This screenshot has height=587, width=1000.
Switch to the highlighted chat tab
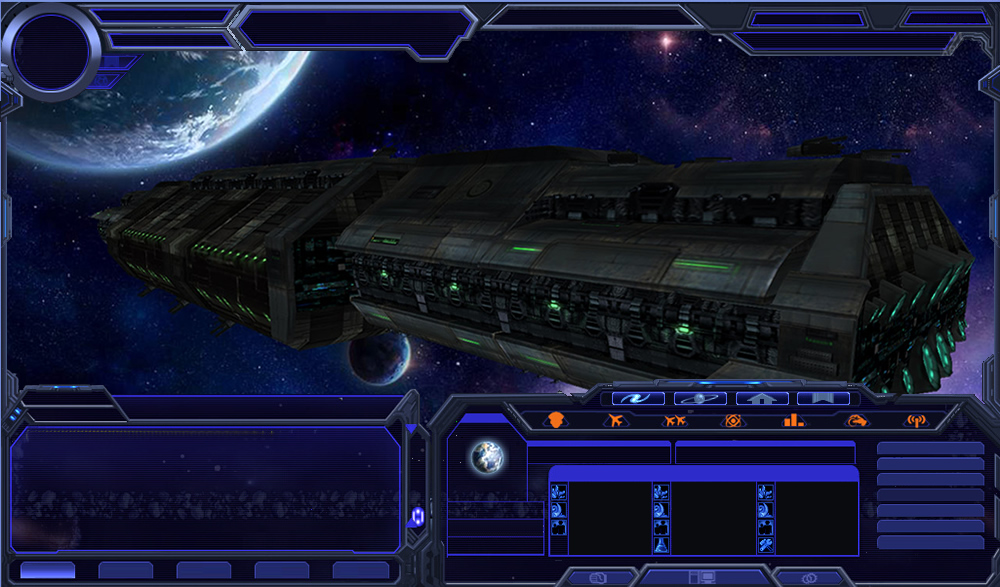[x=47, y=570]
